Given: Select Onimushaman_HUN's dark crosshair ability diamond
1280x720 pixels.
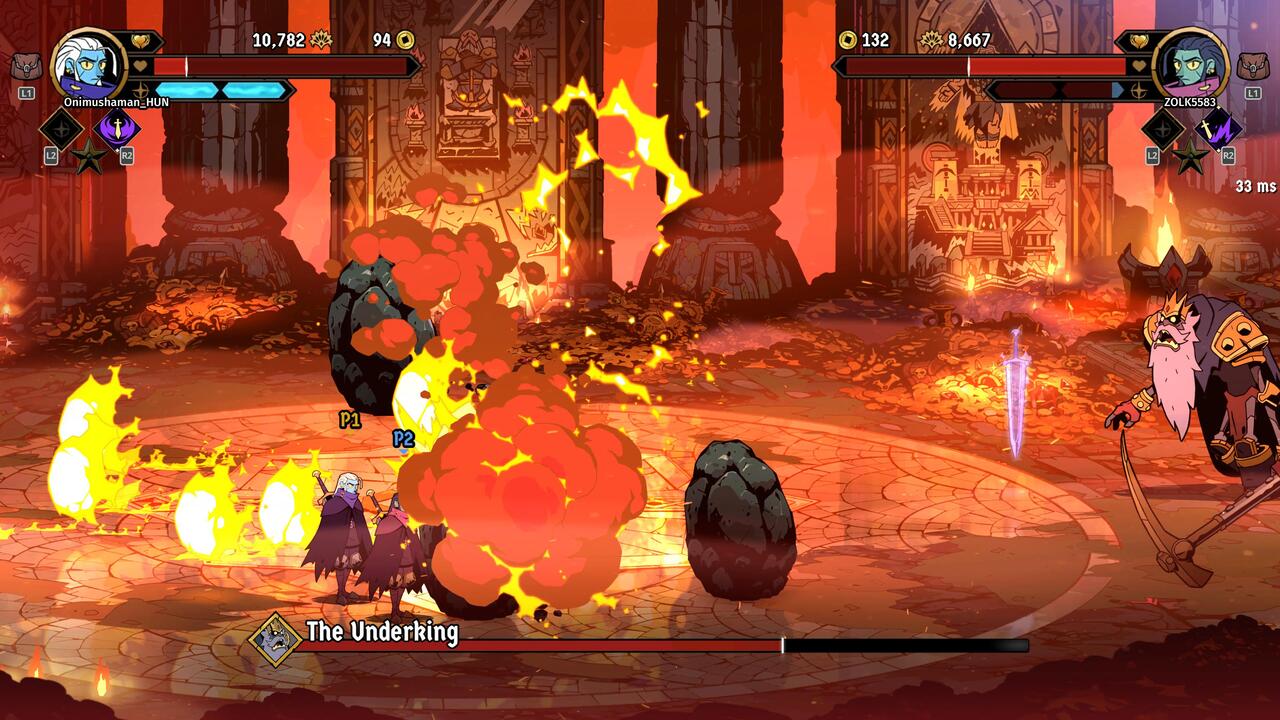Looking at the screenshot, I should (x=61, y=128).
